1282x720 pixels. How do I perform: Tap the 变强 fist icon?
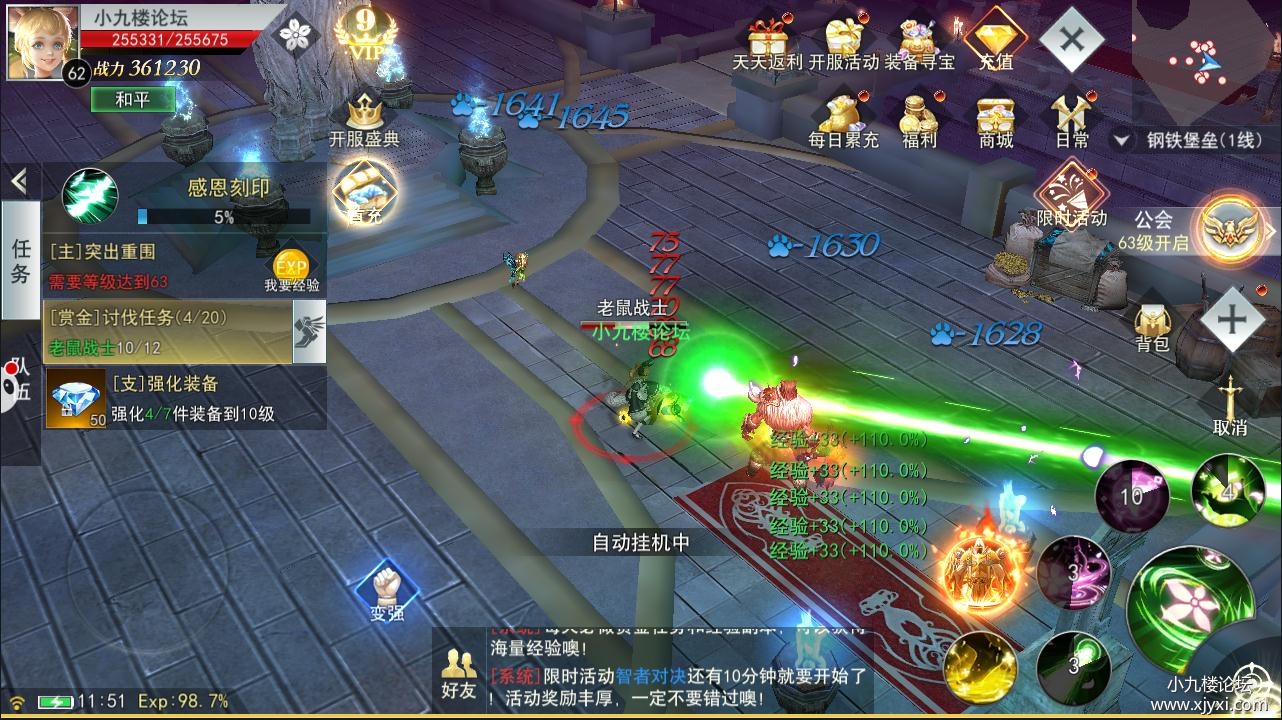(386, 592)
